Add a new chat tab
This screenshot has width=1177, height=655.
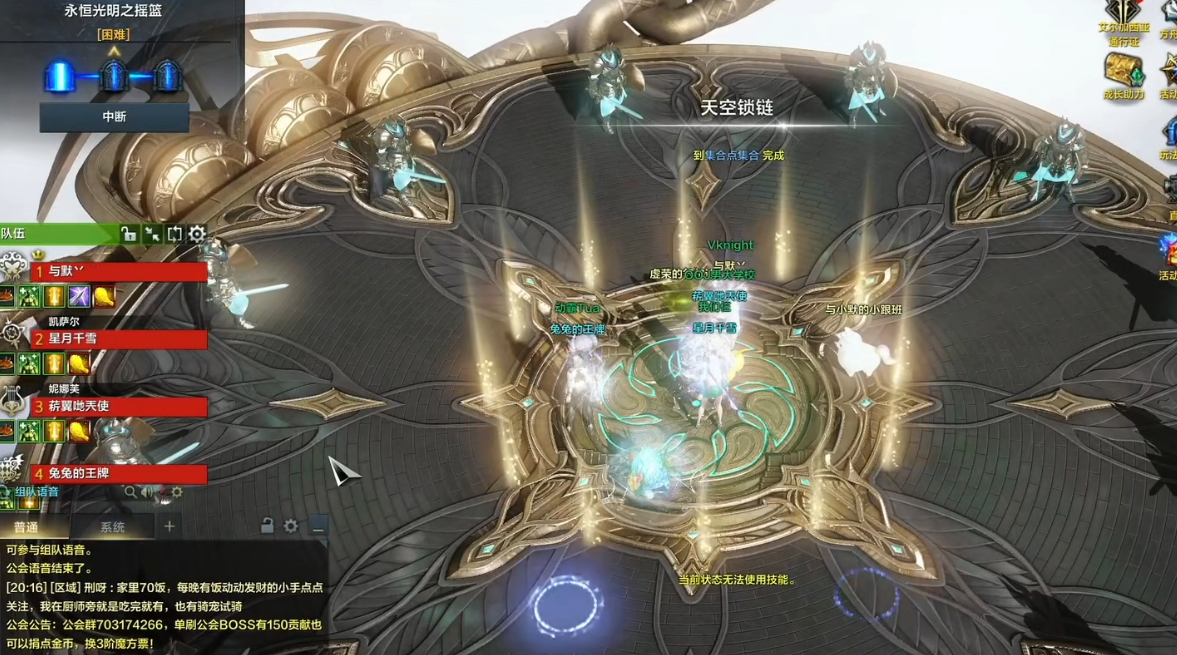point(169,526)
